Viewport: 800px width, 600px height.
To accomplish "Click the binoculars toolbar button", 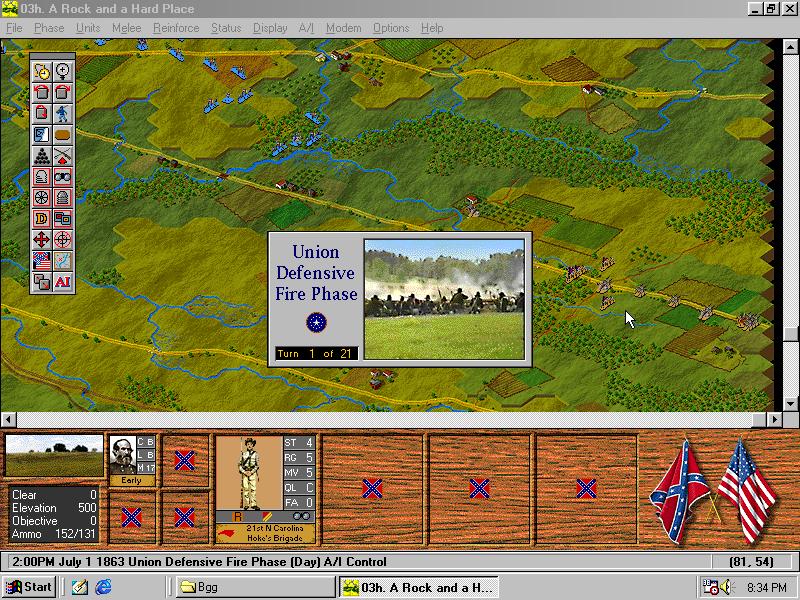I will tap(62, 176).
